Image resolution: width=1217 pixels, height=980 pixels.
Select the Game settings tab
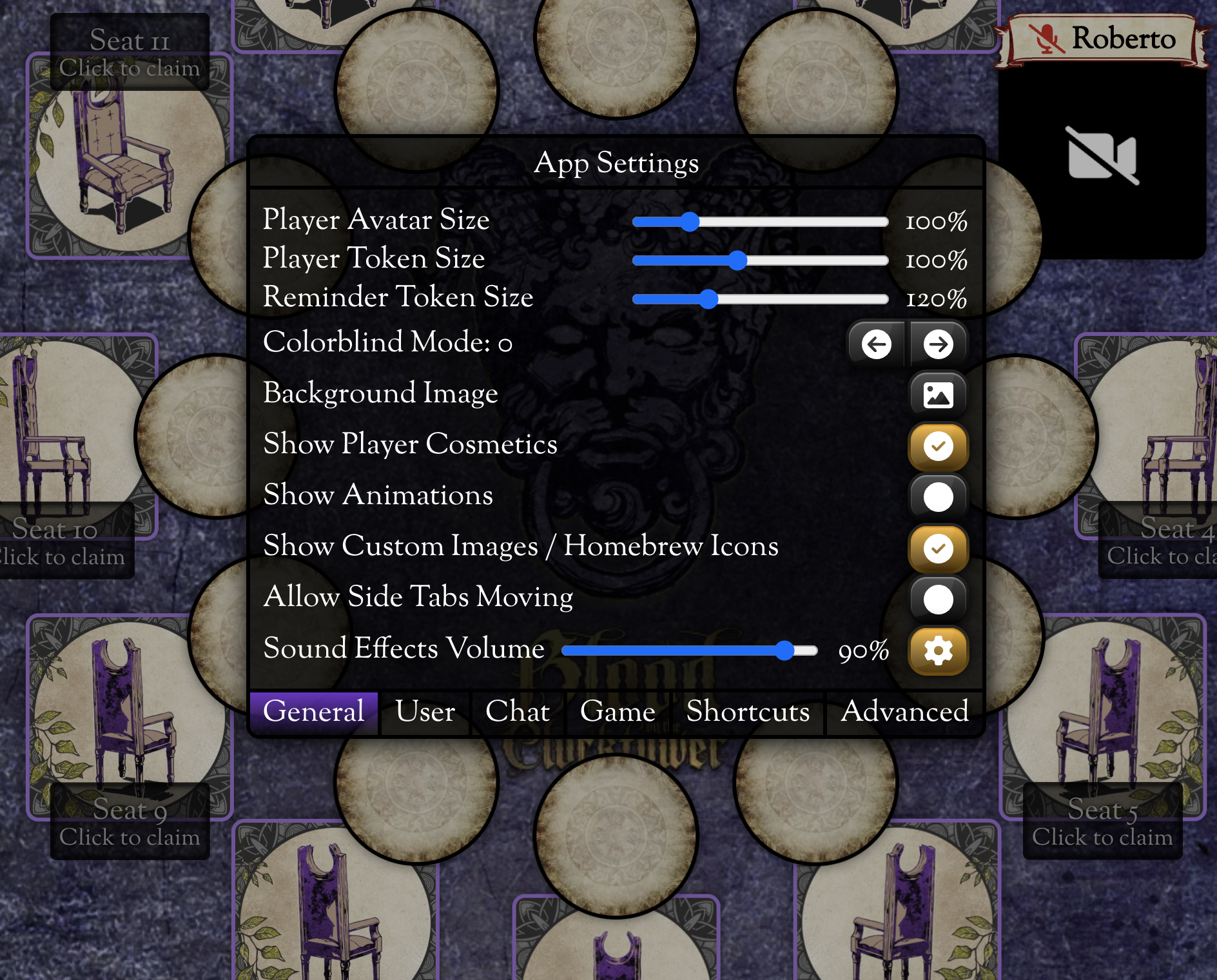[x=618, y=712]
